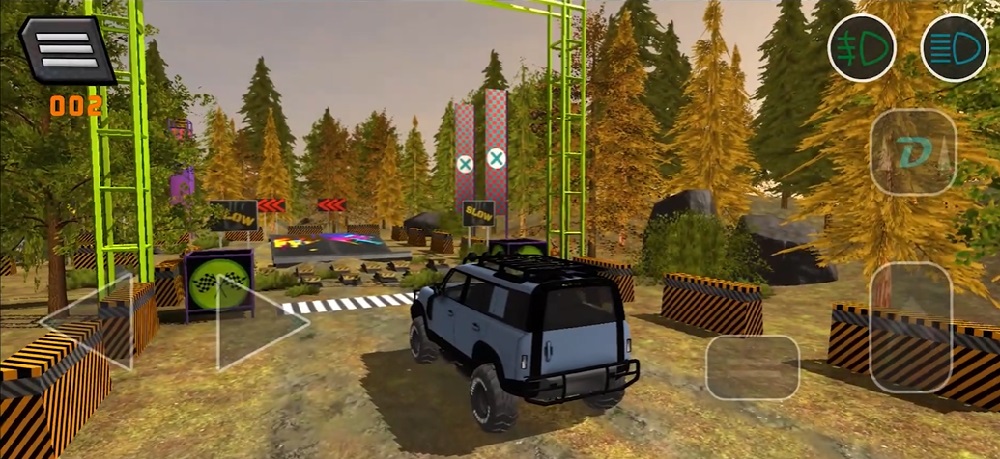Tap the D gear shift button
The height and width of the screenshot is (459, 1000).
[x=913, y=152]
